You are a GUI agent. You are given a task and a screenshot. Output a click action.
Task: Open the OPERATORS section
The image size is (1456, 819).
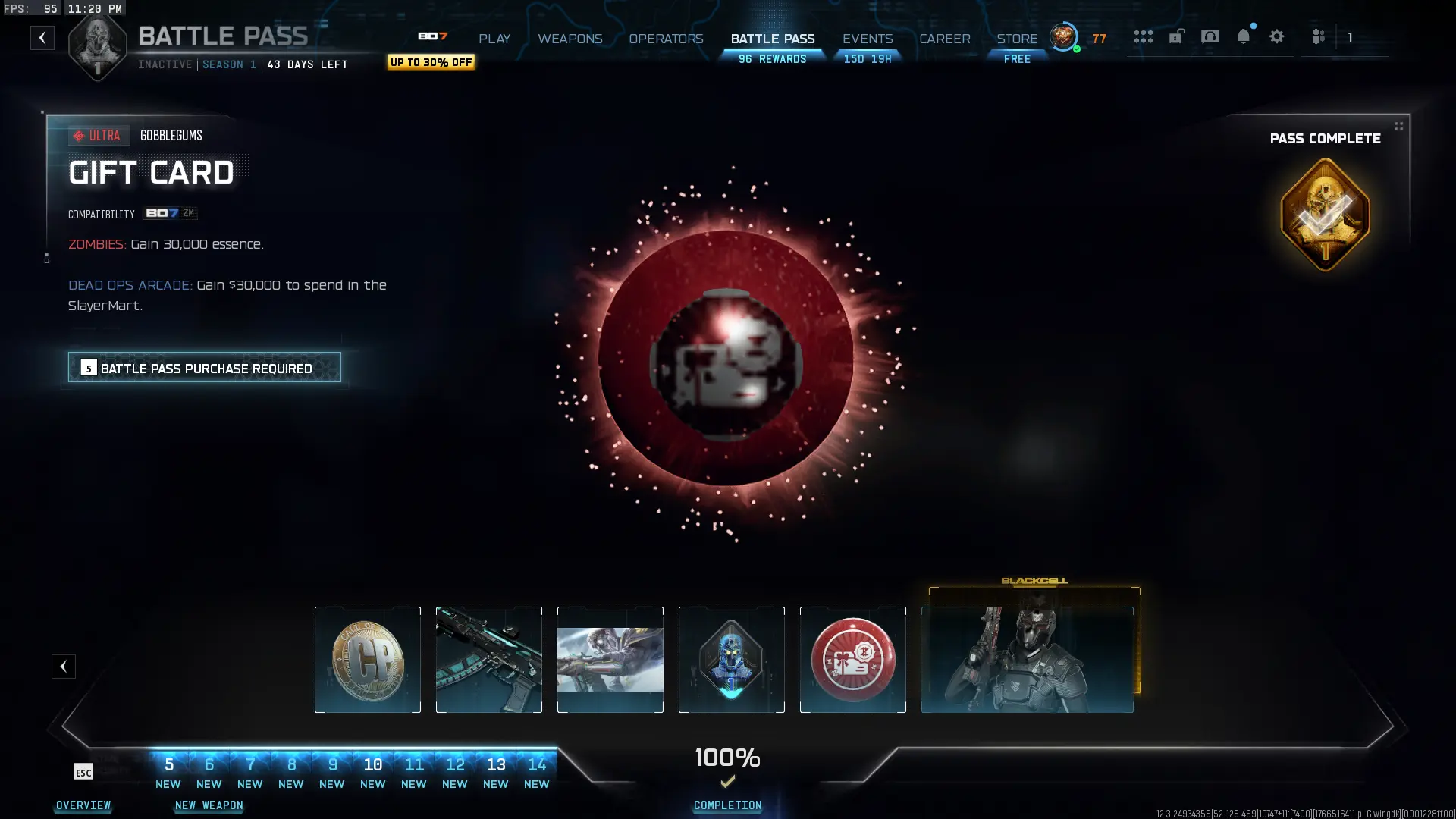pos(666,39)
